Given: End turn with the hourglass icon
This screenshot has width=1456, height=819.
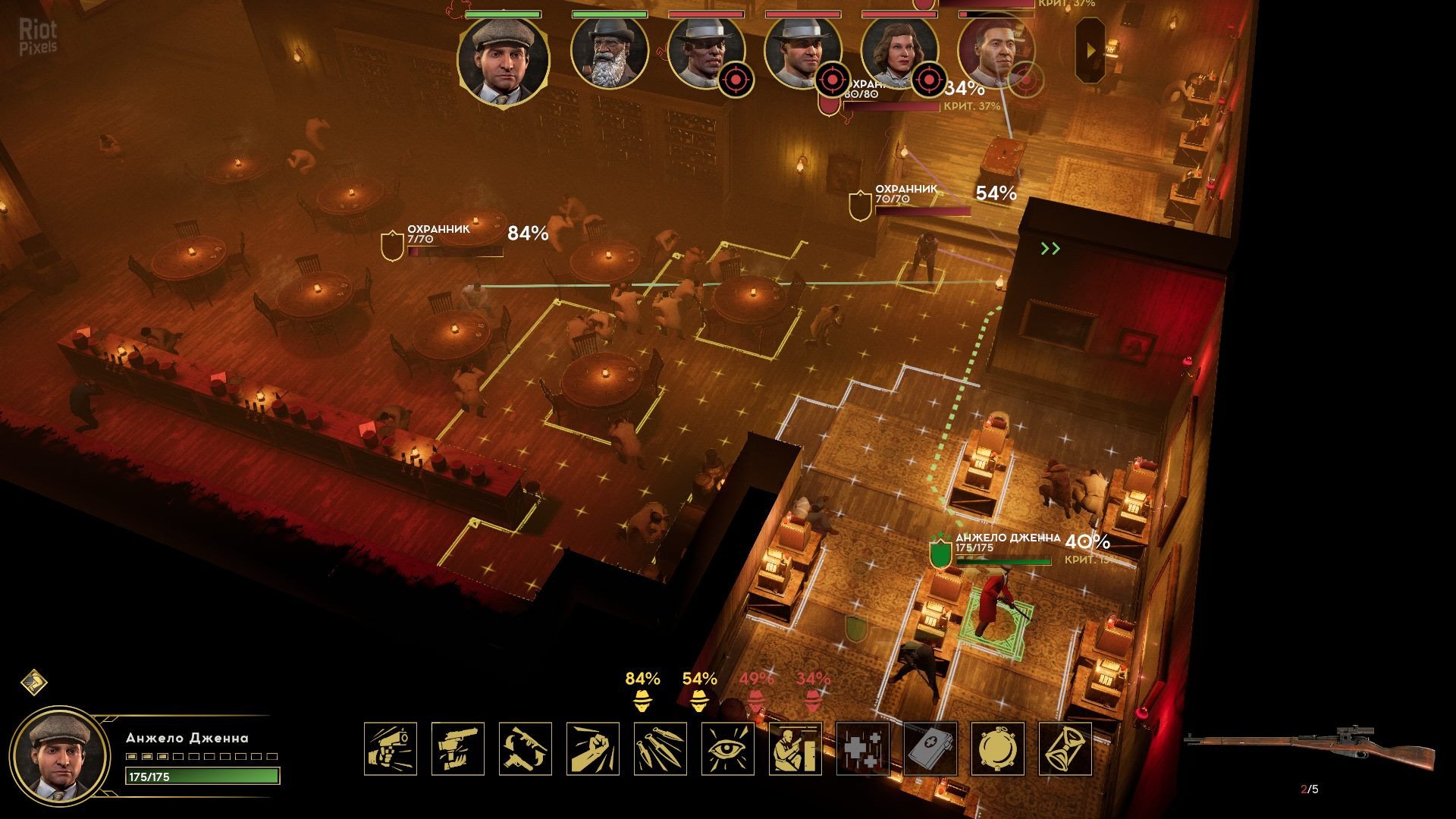Looking at the screenshot, I should tap(1065, 748).
